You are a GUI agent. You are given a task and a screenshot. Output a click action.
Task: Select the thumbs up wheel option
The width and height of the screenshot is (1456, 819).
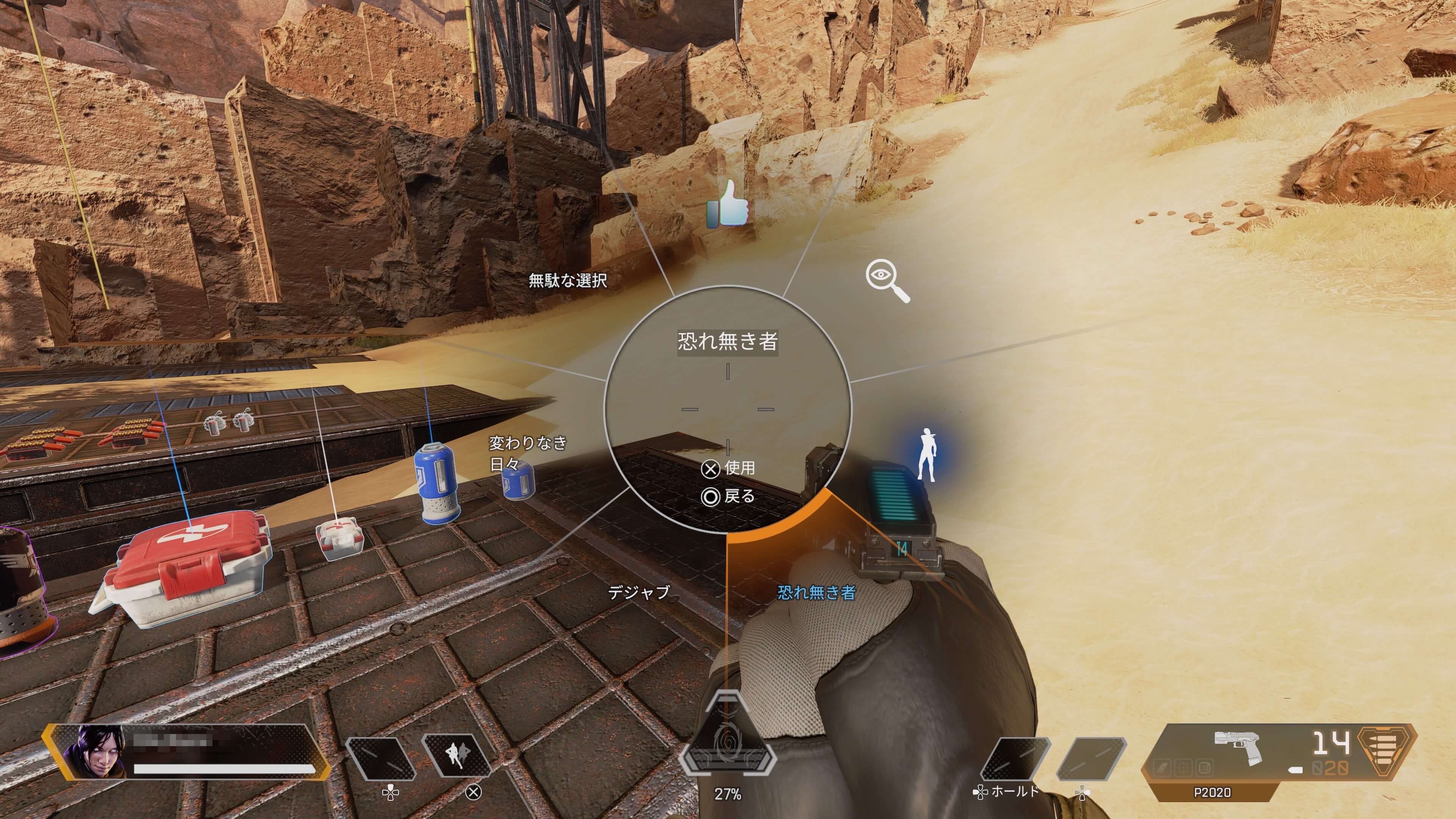coord(728,204)
